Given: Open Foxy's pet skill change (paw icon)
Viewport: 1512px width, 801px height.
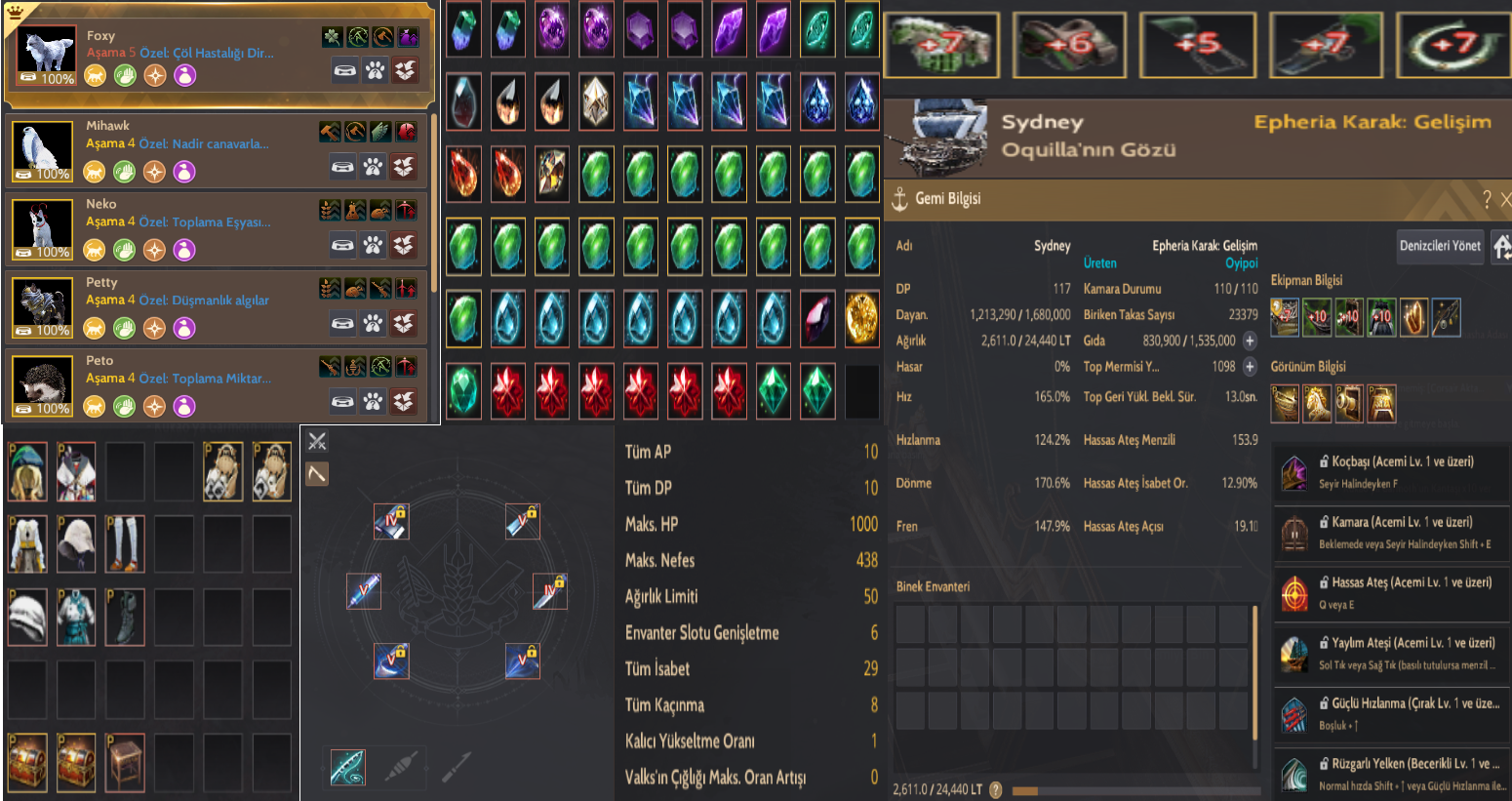Looking at the screenshot, I should point(376,70).
